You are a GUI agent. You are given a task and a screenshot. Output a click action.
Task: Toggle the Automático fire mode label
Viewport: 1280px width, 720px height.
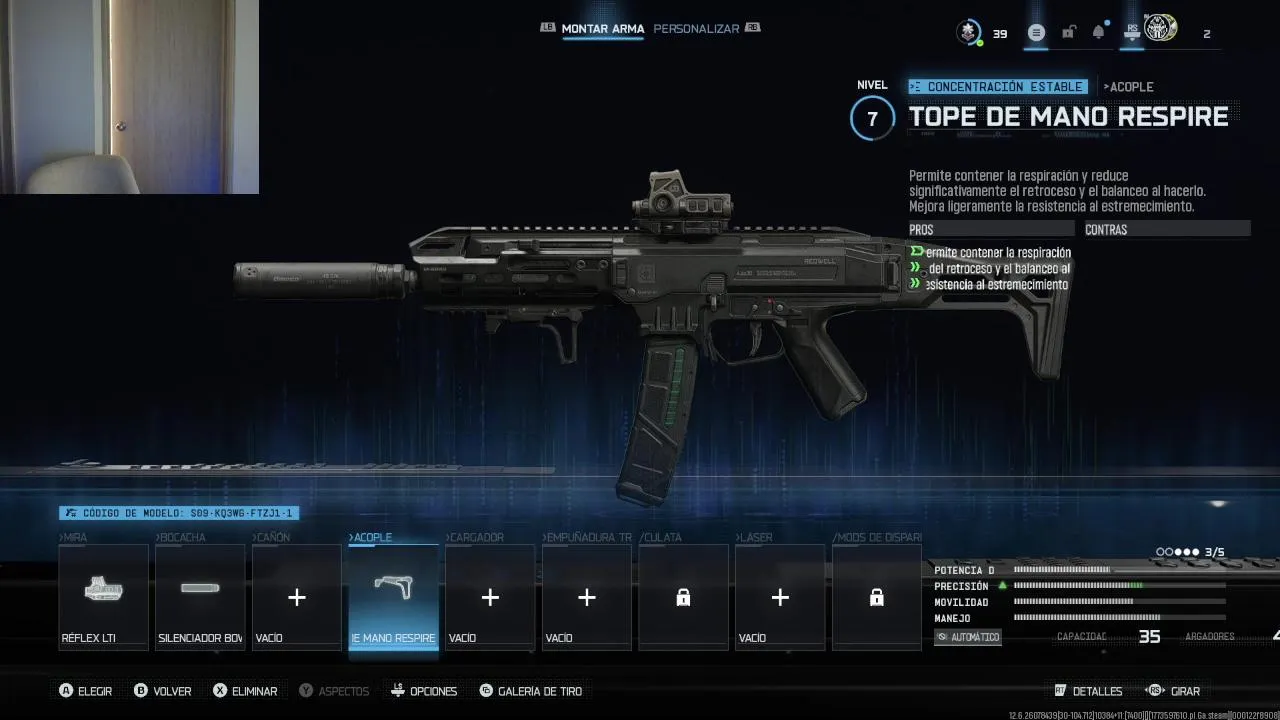point(967,637)
